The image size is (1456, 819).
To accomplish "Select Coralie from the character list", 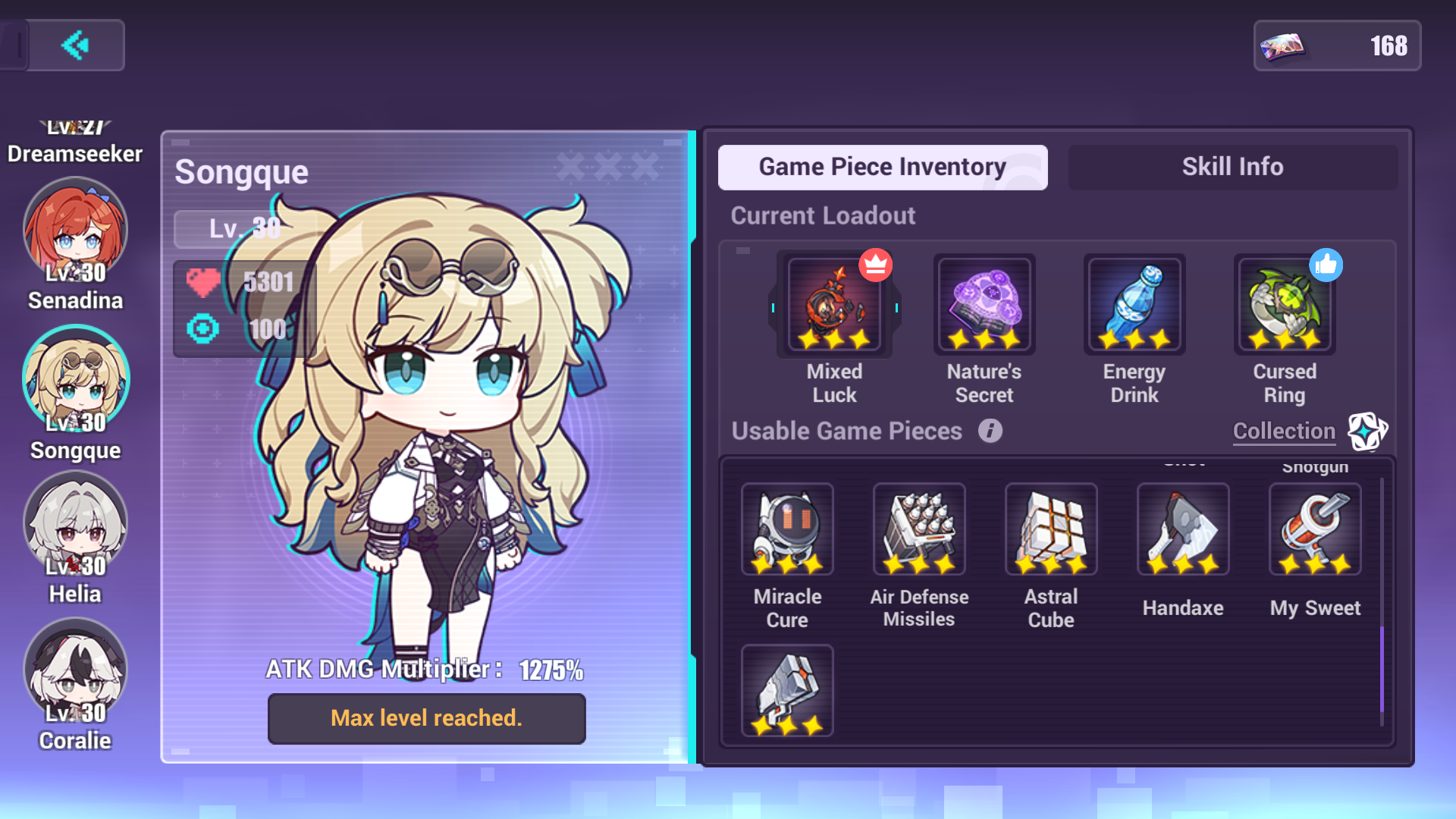I will coord(75,669).
